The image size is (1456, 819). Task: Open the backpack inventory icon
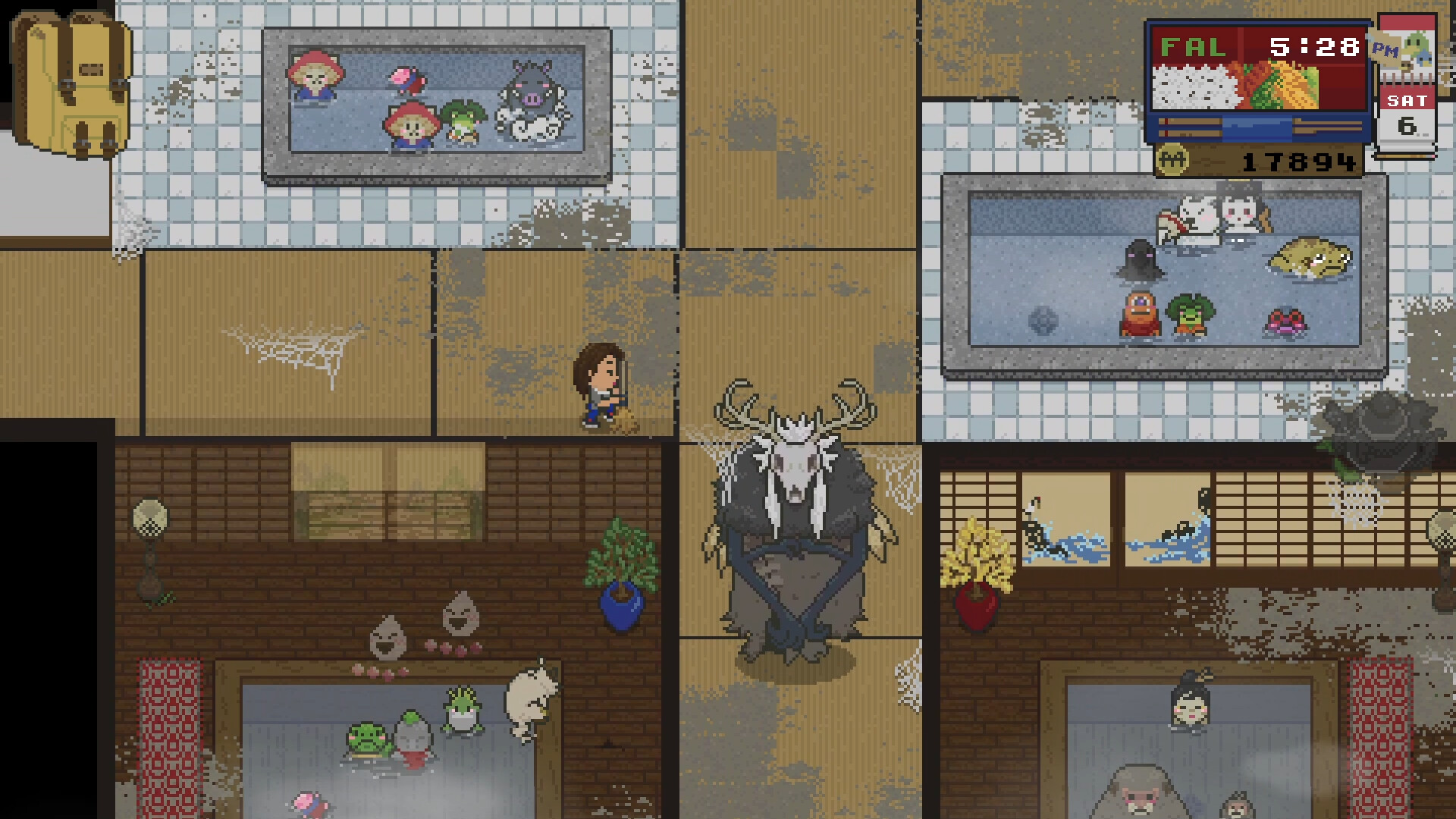72,83
